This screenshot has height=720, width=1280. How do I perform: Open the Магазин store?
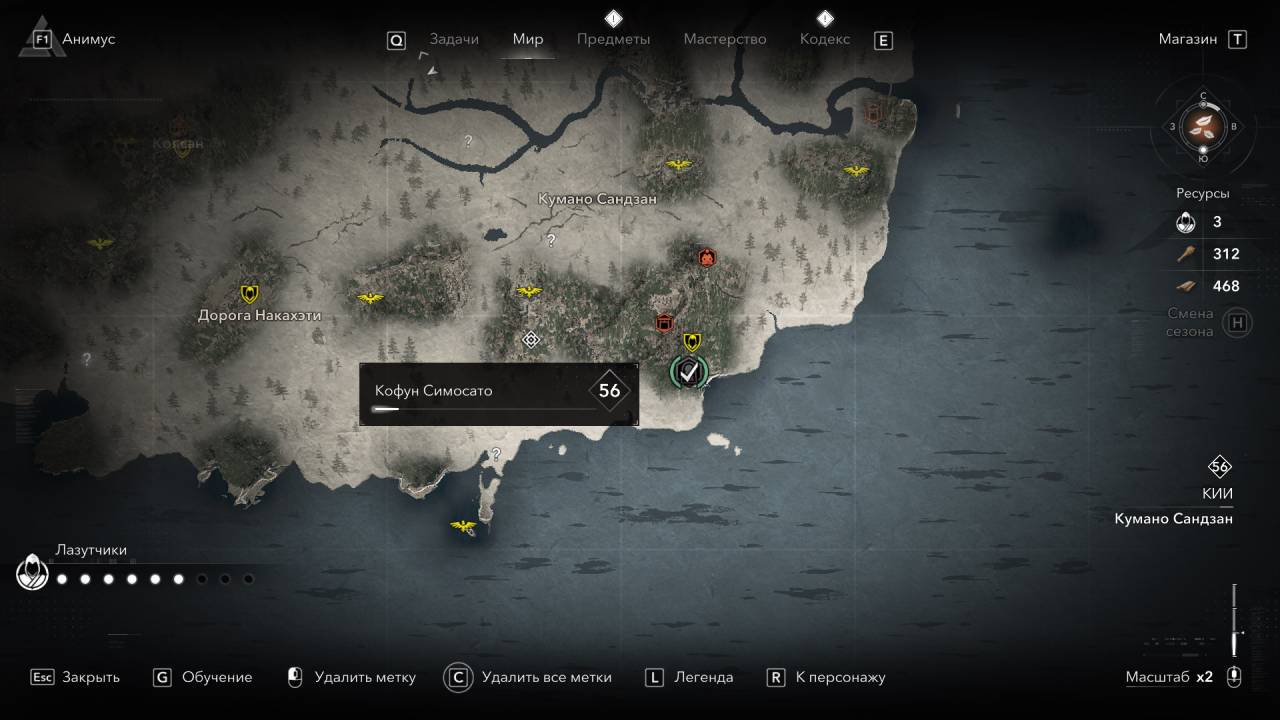1188,39
